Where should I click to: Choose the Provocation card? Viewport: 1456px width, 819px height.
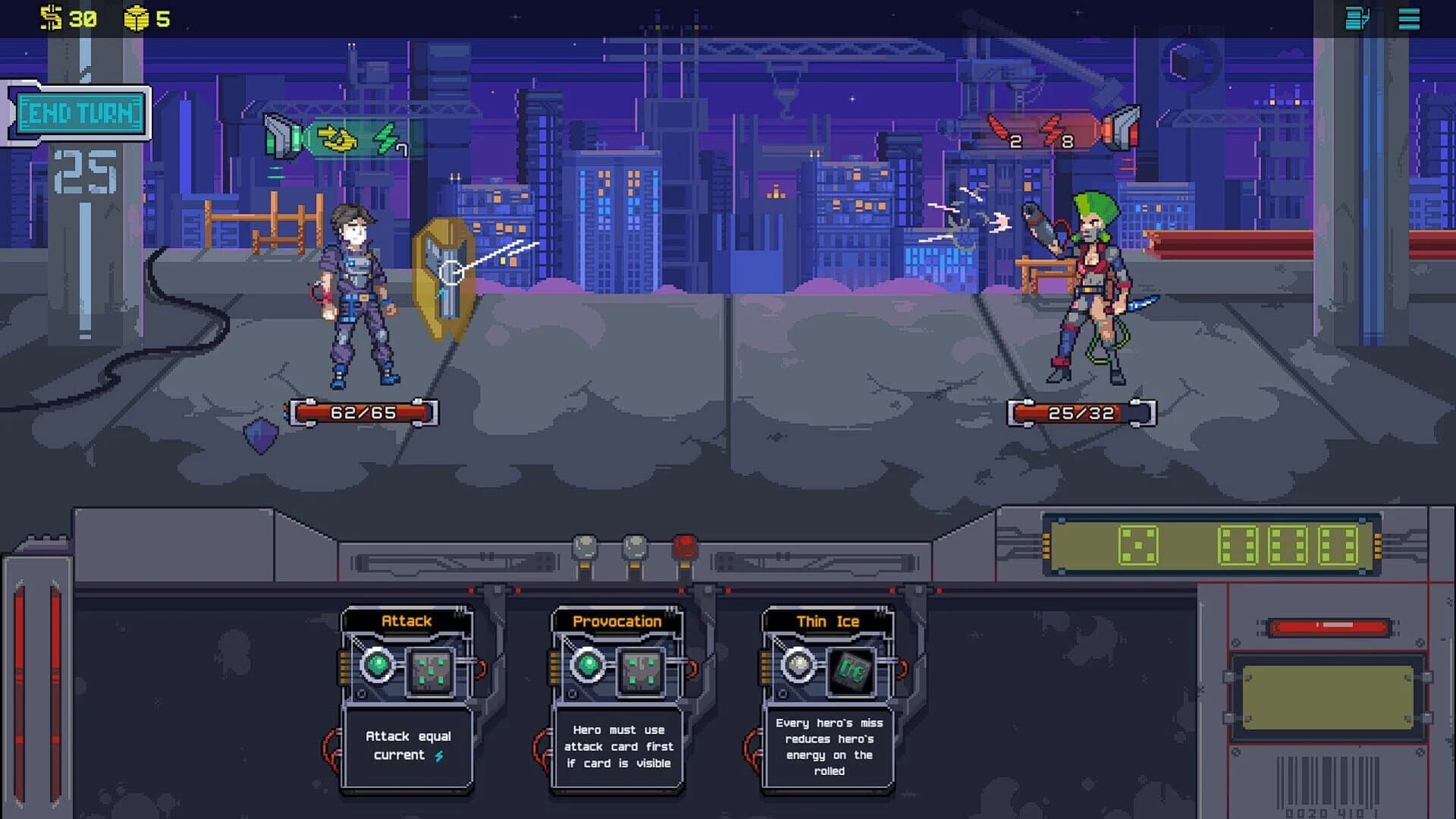point(617,698)
